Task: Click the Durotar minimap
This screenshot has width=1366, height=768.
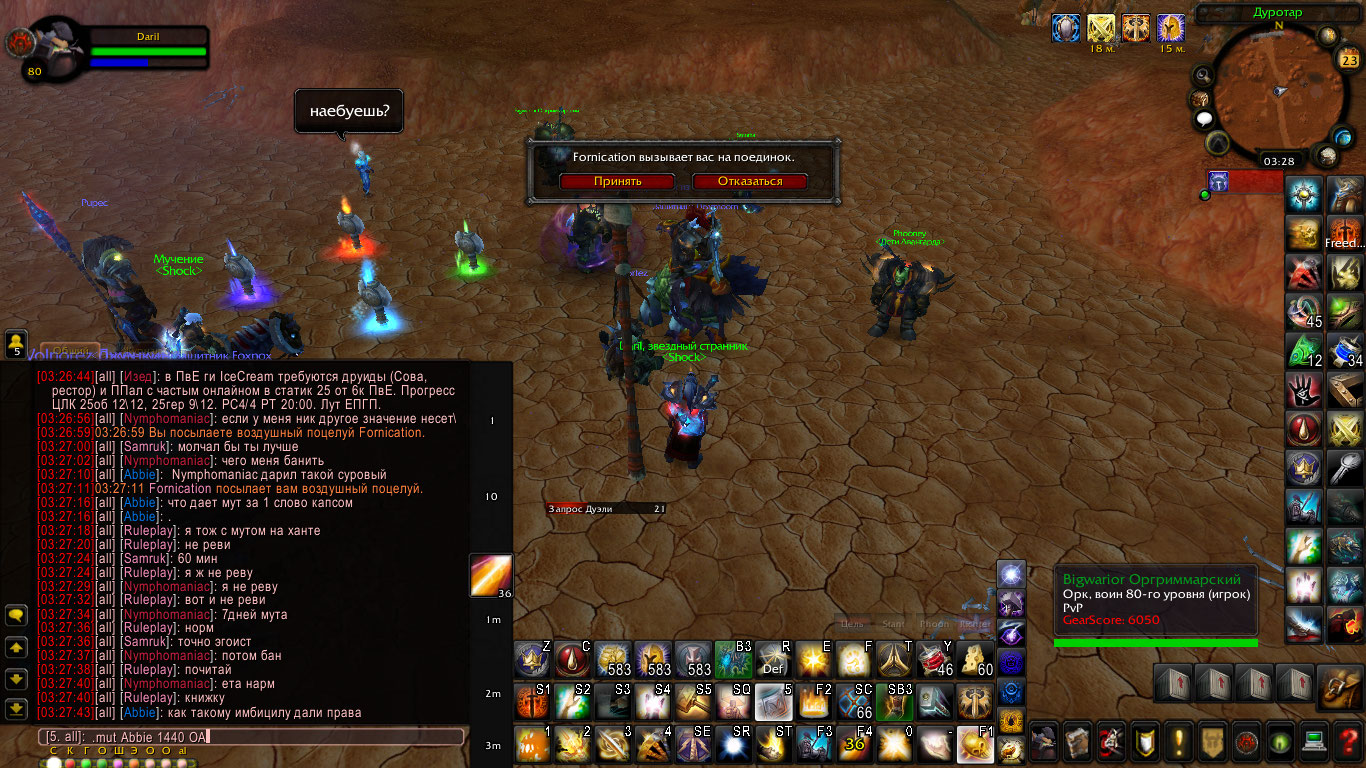Action: click(x=1279, y=90)
